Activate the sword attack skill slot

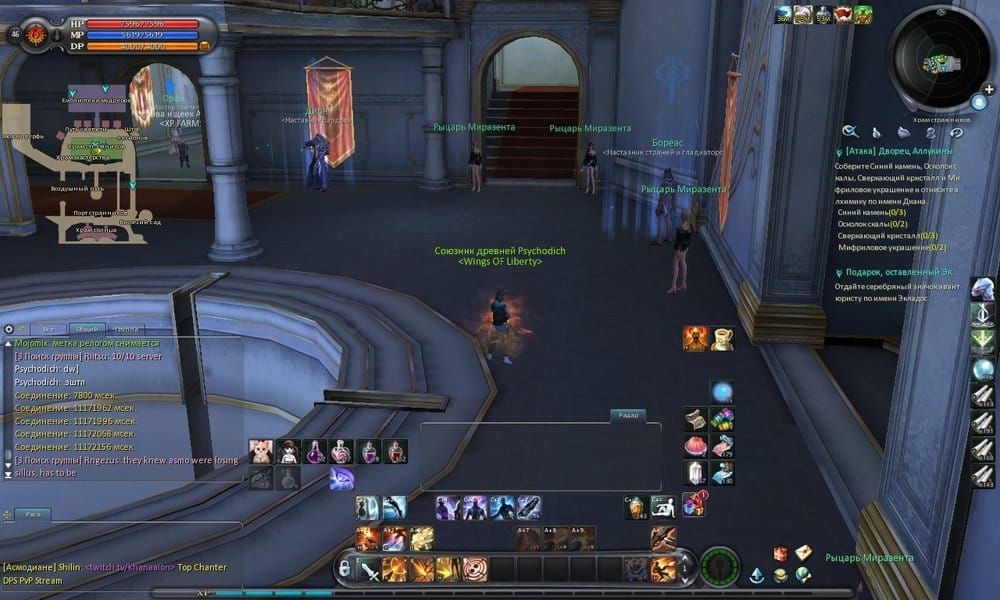click(x=370, y=570)
